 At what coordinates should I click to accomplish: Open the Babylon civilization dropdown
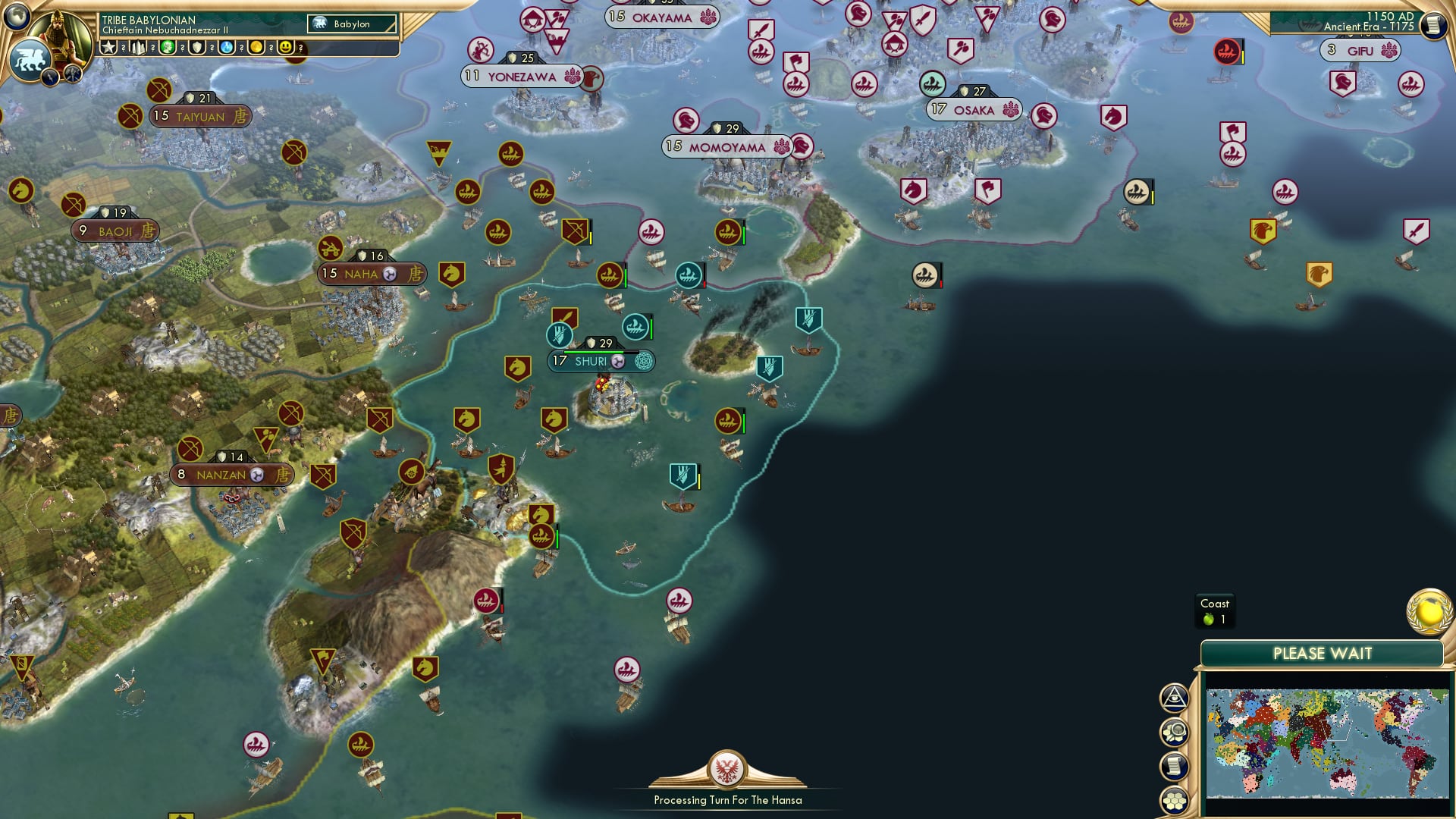[350, 24]
